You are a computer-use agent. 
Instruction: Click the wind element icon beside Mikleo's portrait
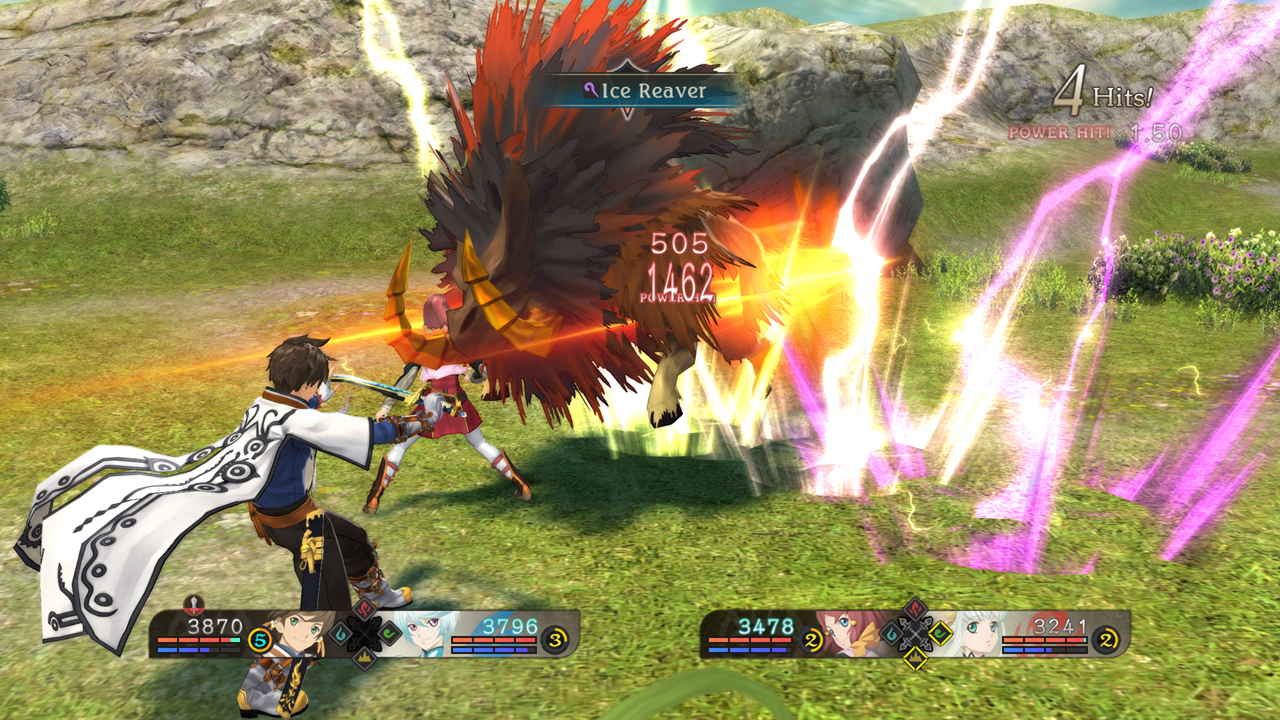(x=389, y=633)
